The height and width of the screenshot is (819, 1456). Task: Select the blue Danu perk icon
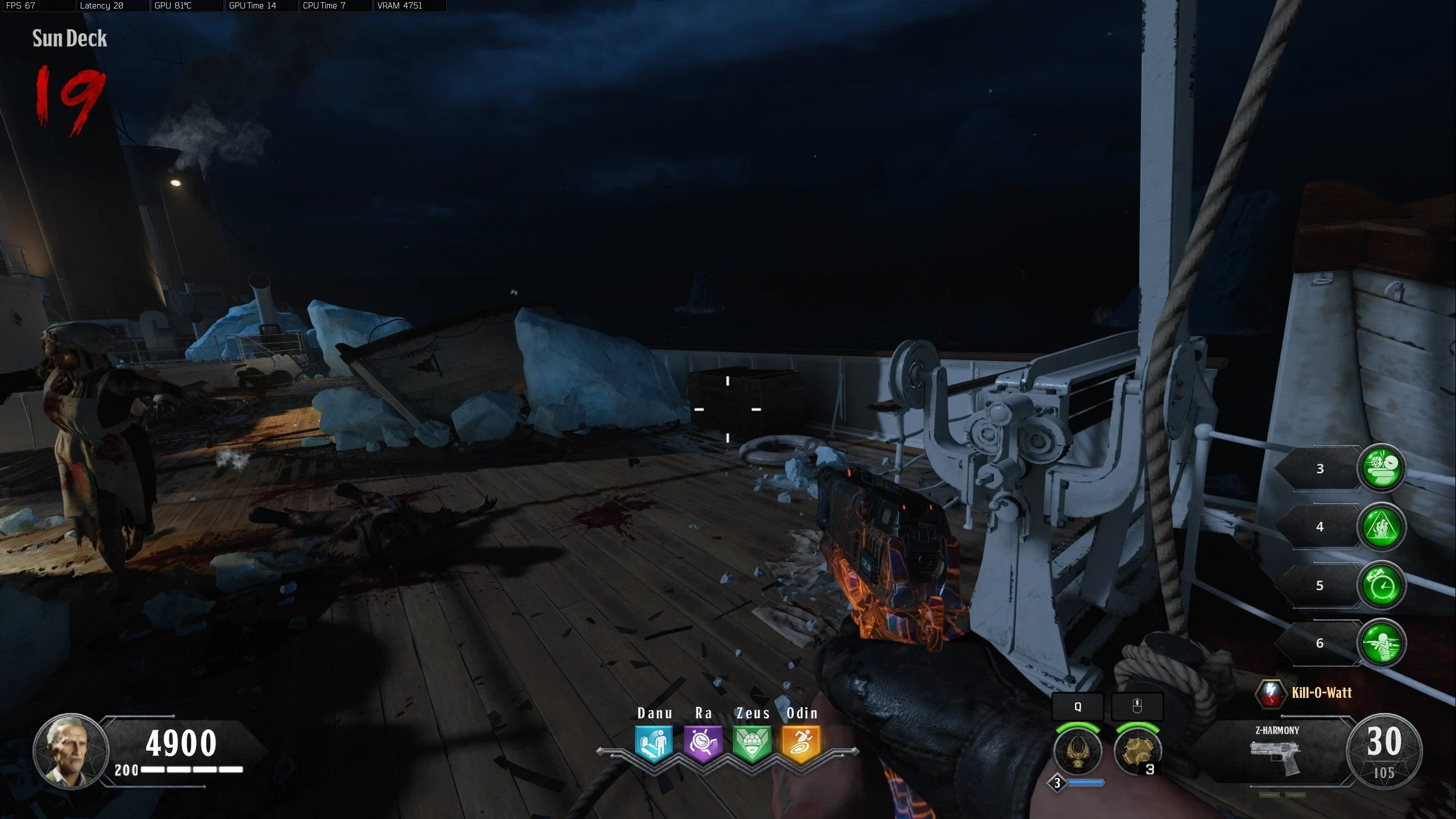(654, 743)
